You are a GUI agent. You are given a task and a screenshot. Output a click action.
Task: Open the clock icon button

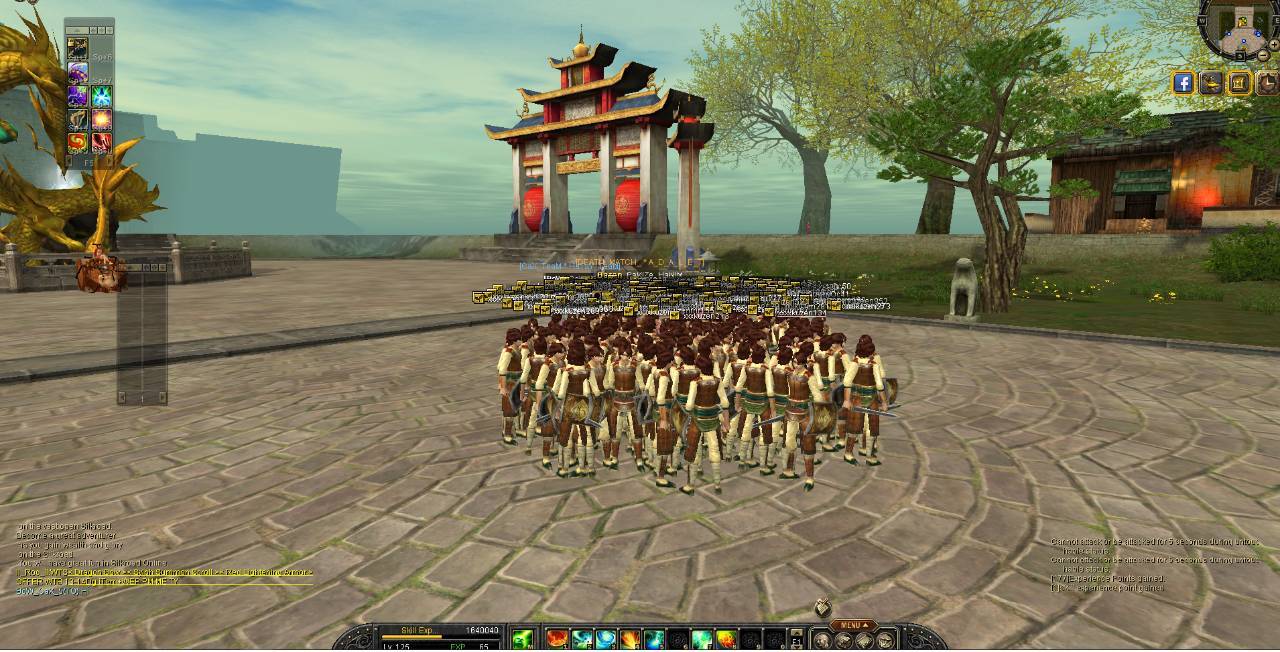pos(1266,83)
